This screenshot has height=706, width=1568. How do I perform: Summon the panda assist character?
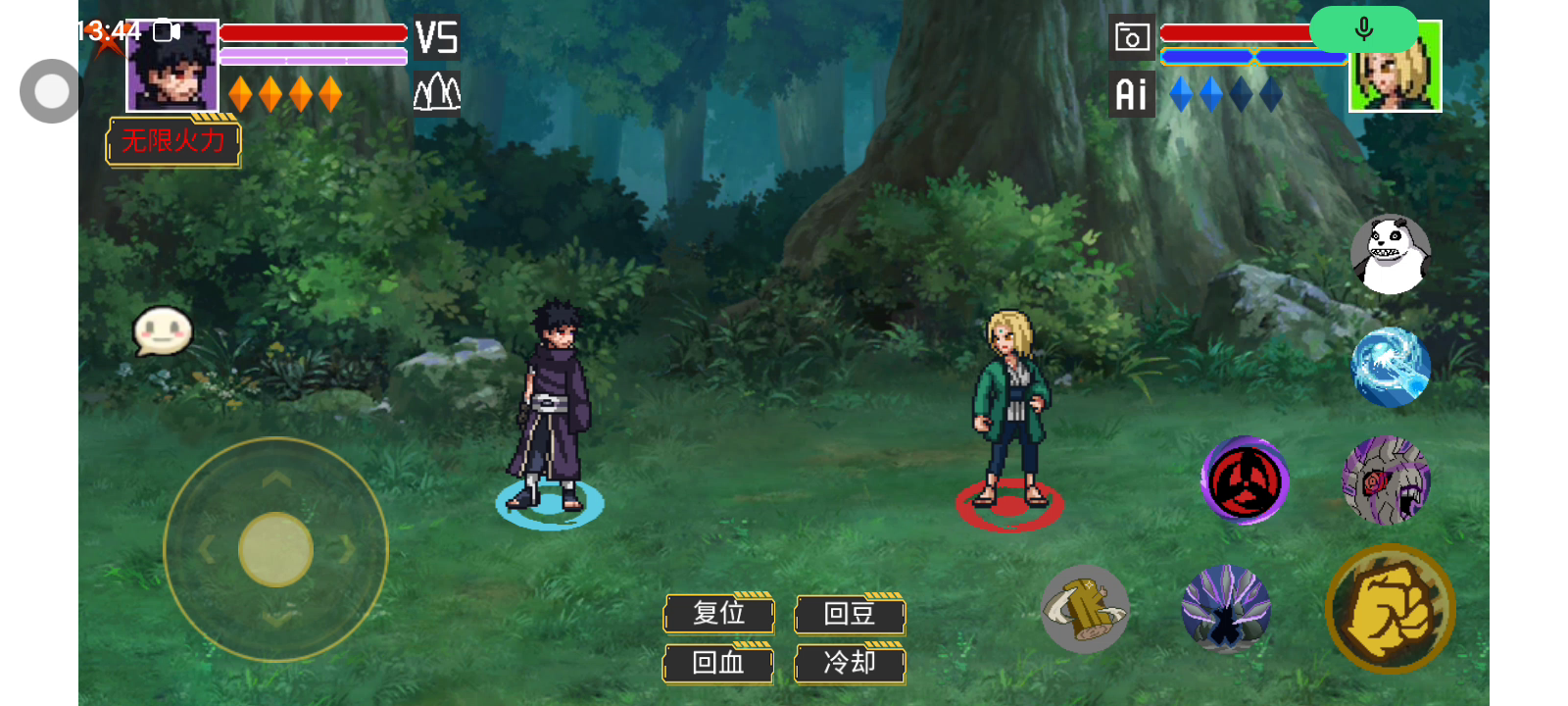pyautogui.click(x=1390, y=255)
